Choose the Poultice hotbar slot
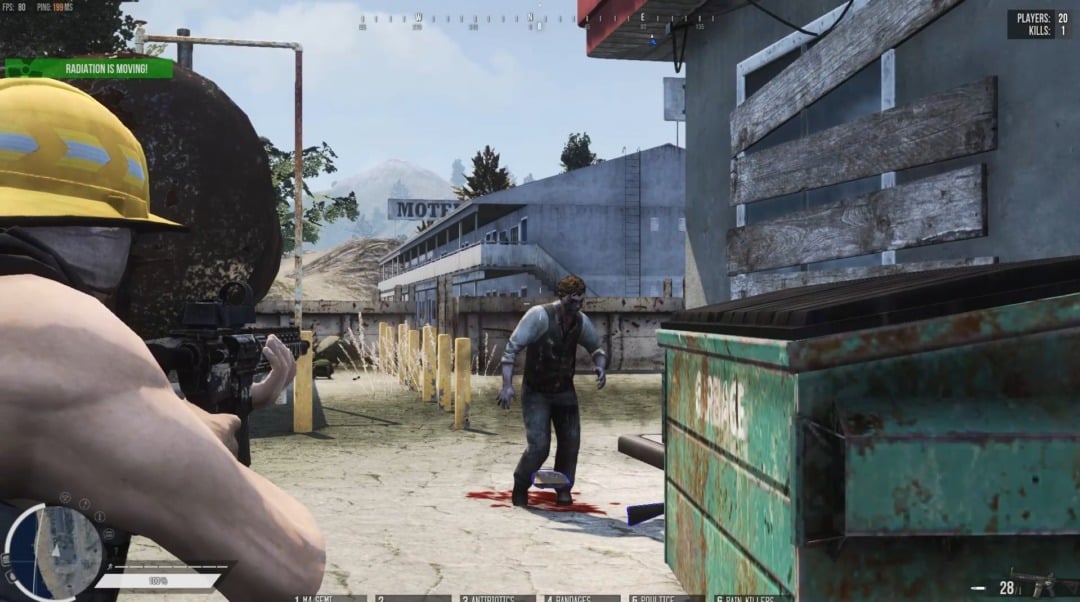 point(666,597)
